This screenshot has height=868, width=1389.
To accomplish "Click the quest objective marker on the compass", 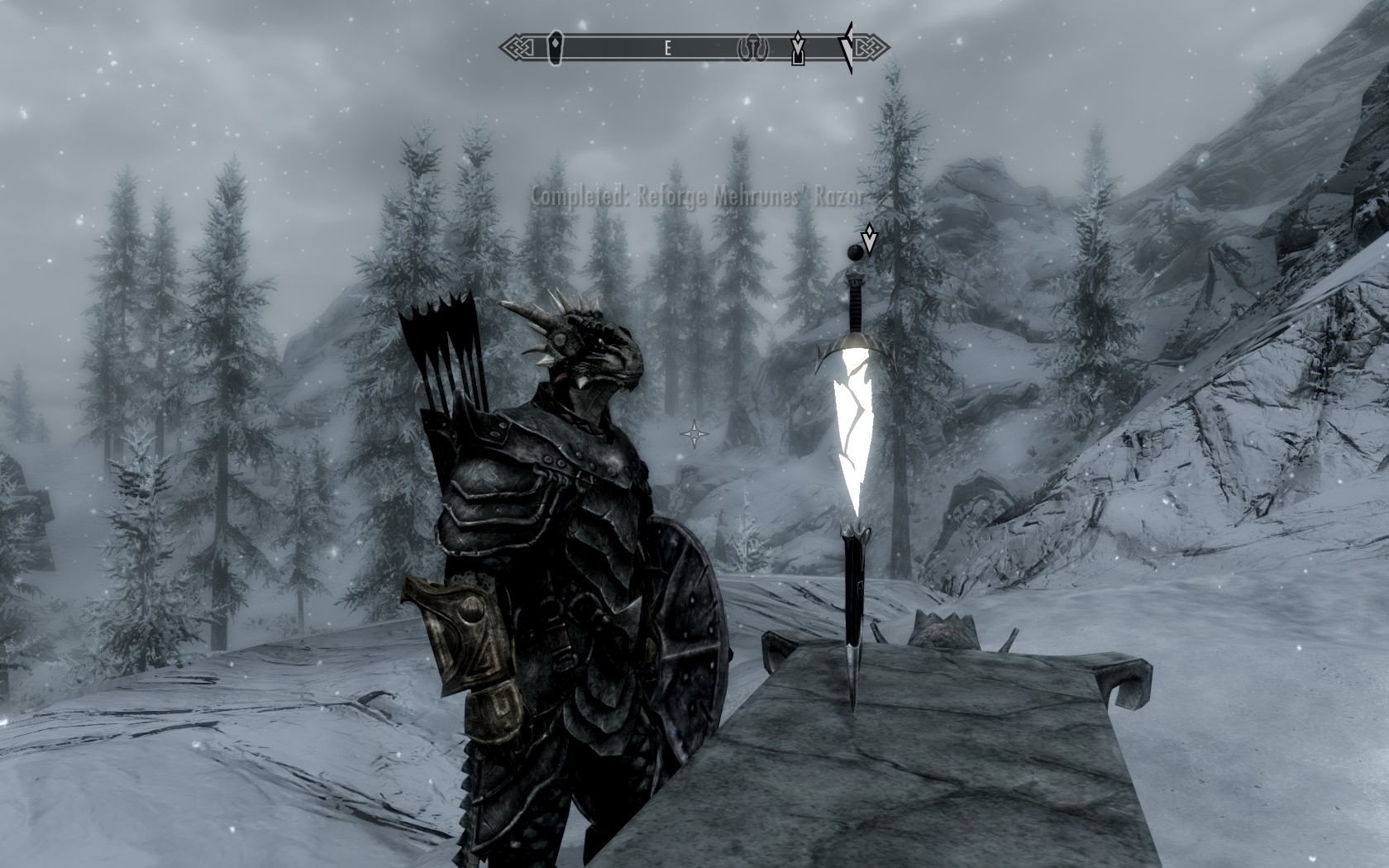I will pos(799,48).
